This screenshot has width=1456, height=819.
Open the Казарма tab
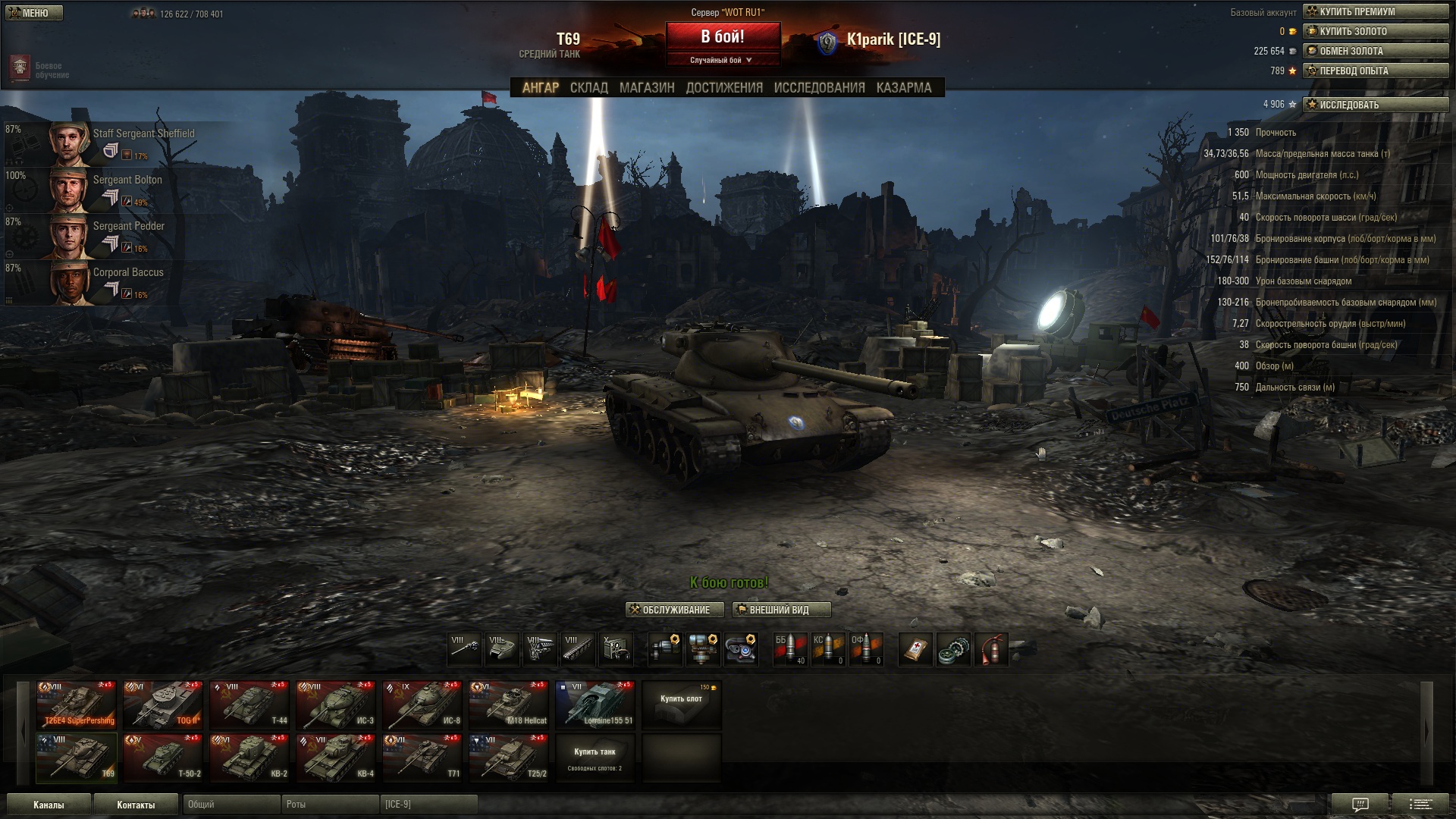point(903,88)
